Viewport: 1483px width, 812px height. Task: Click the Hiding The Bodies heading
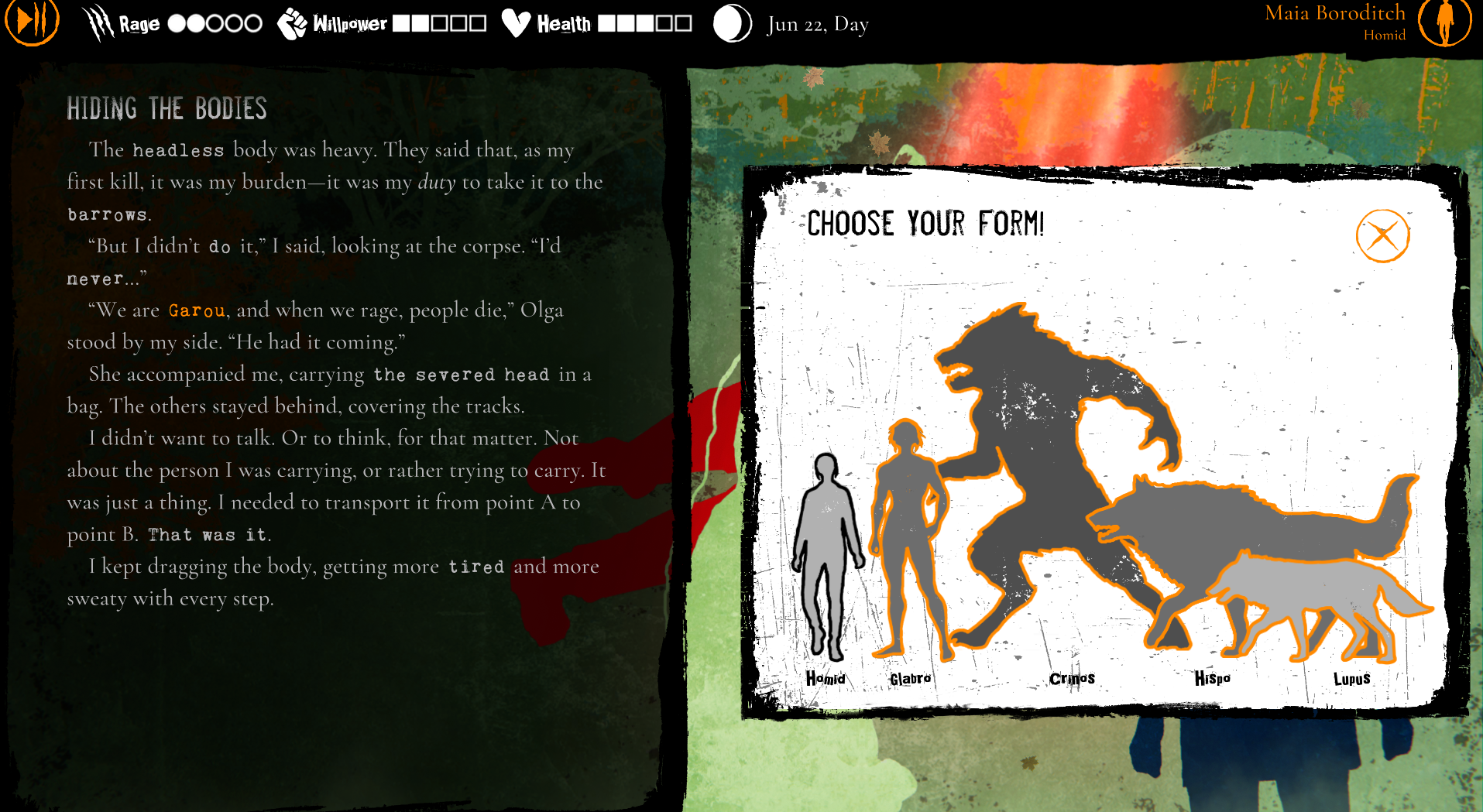point(166,109)
